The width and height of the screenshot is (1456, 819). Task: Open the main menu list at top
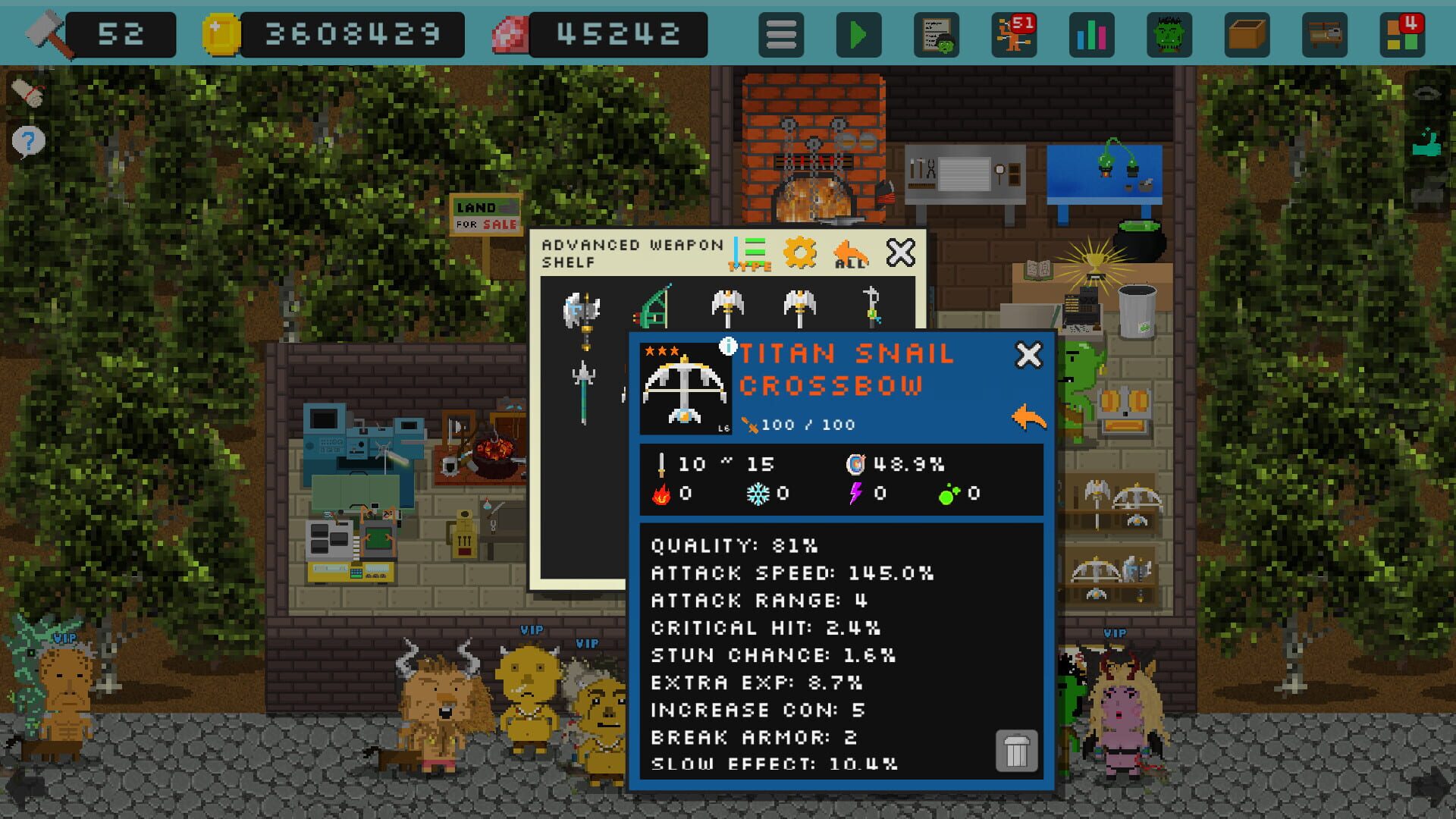[x=781, y=34]
